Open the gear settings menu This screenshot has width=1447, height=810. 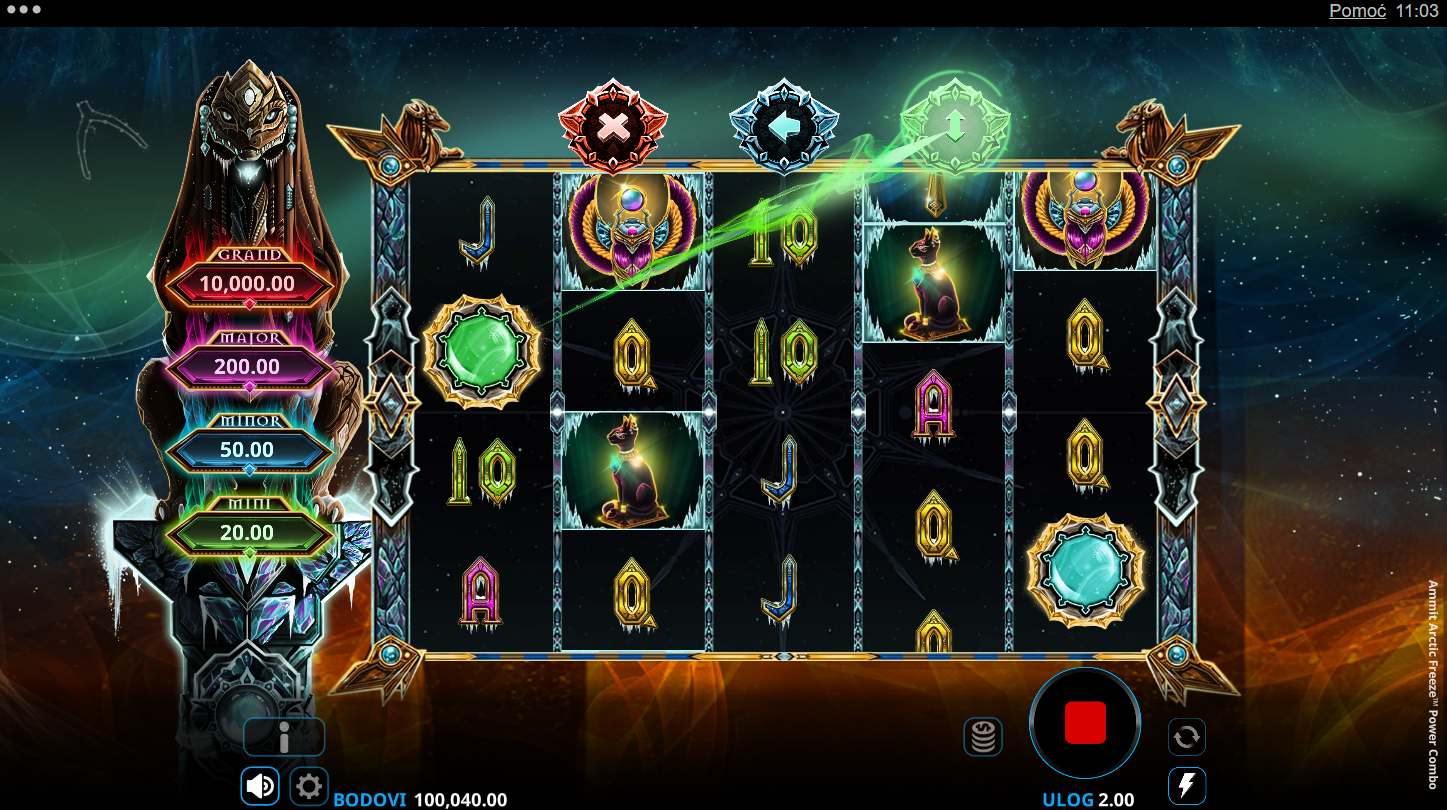(x=309, y=786)
